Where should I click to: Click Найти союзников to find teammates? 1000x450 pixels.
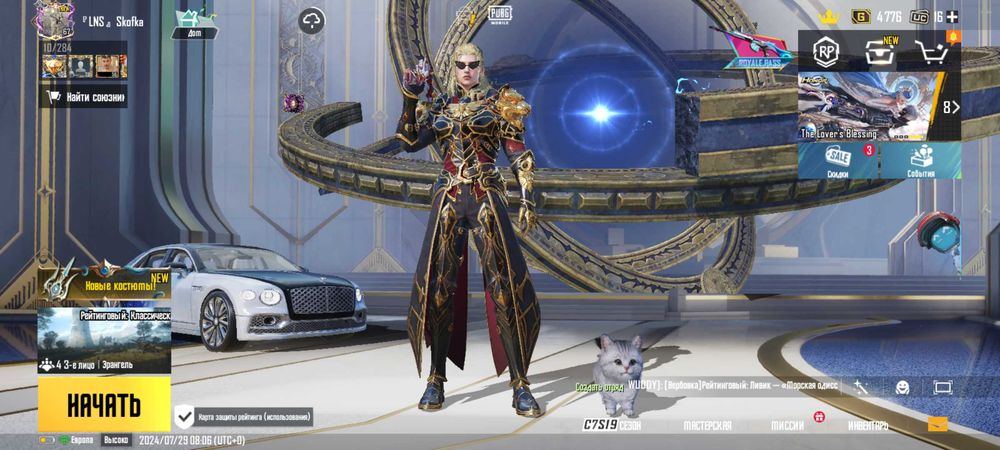[x=85, y=97]
